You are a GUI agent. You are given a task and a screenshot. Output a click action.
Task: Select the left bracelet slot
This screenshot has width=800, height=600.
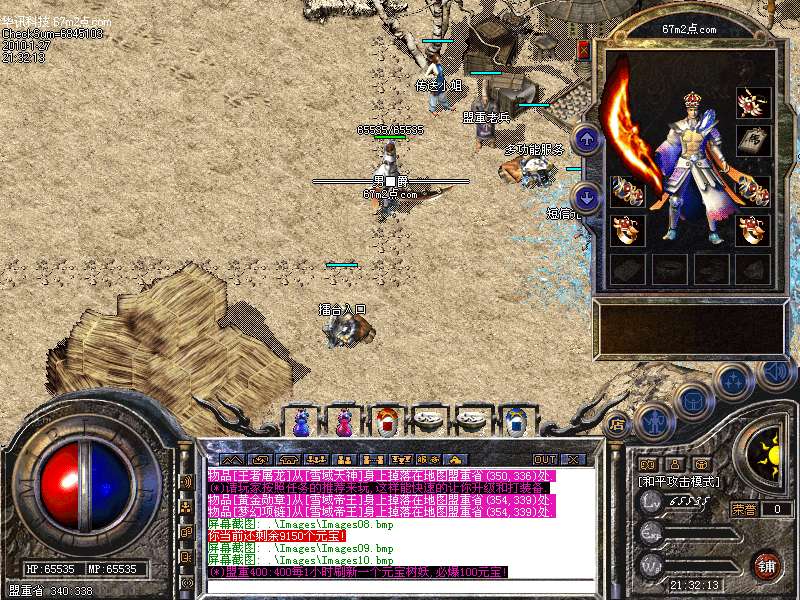coord(628,192)
